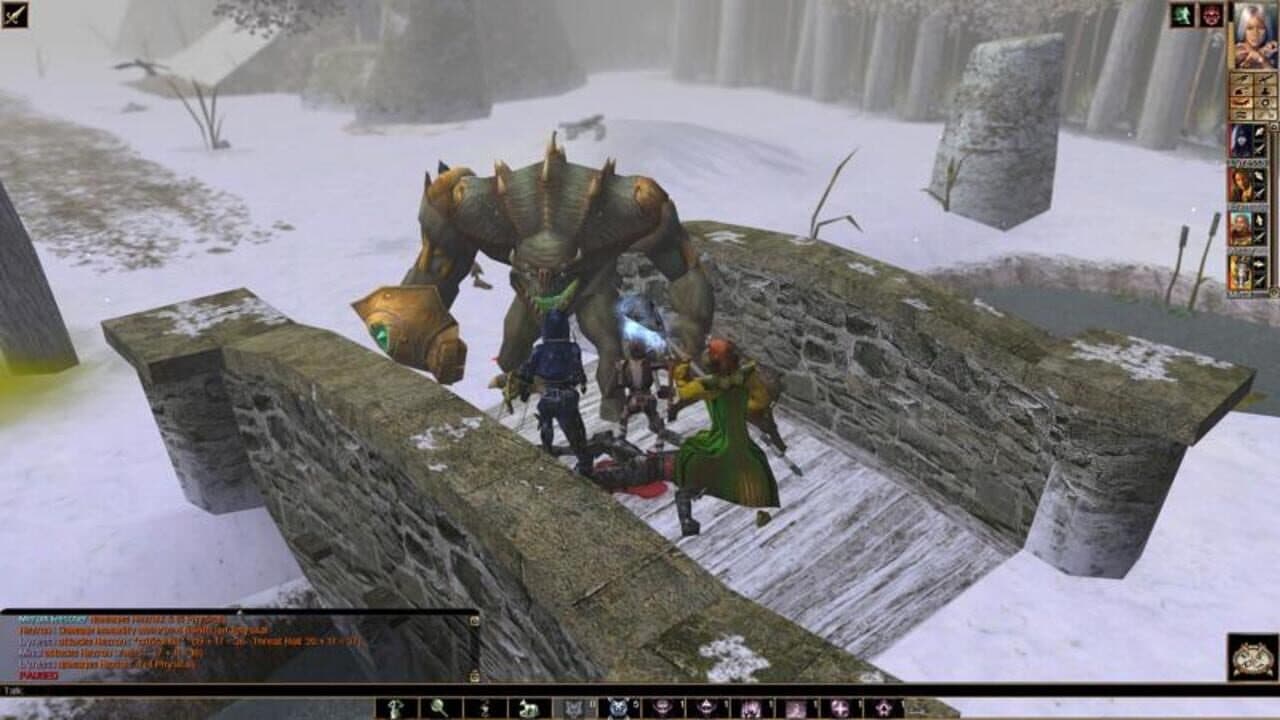
Task: Open the ornate clock icon above the hotbar
Action: tap(1252, 657)
